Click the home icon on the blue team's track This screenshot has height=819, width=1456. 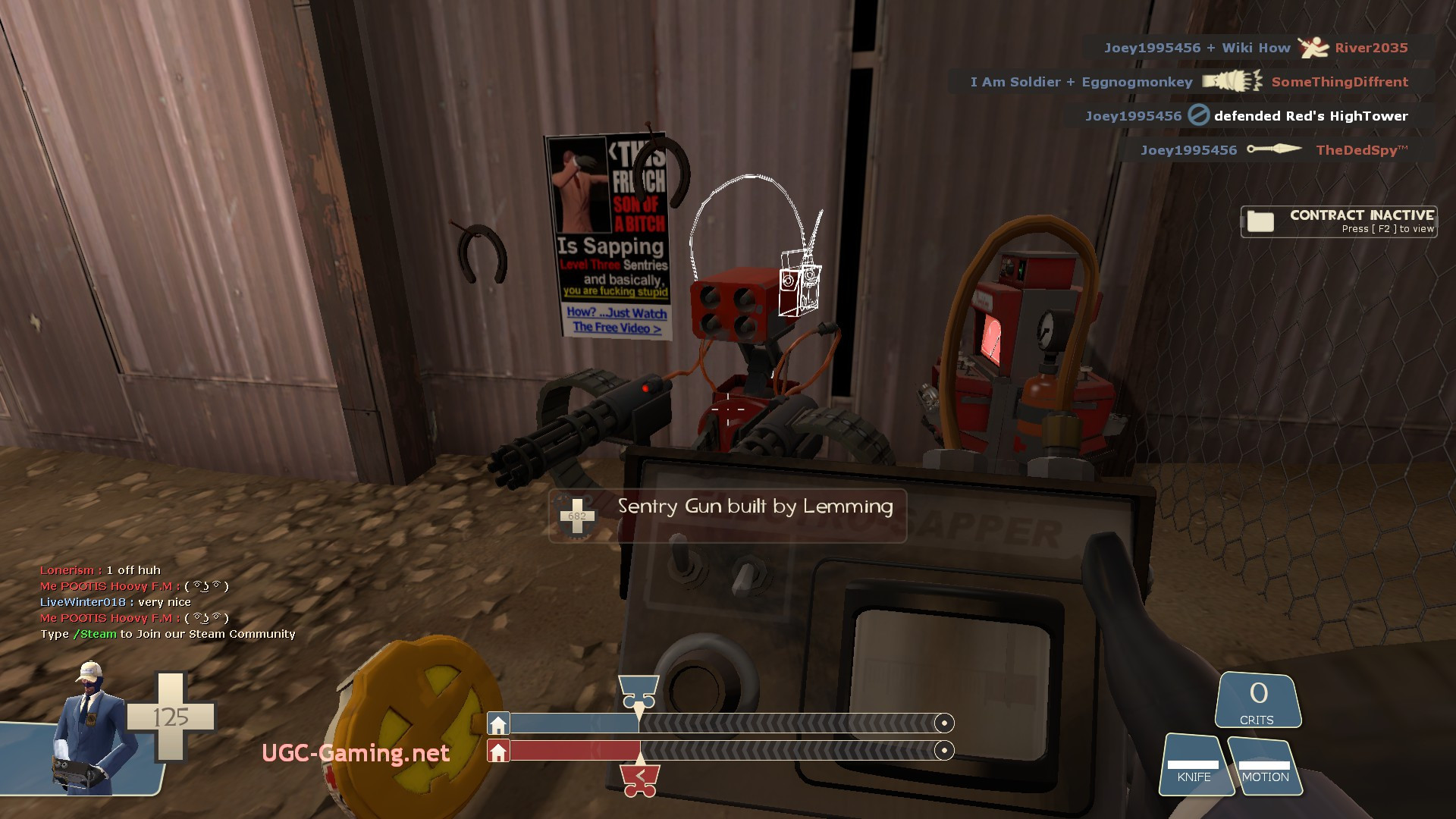click(499, 723)
